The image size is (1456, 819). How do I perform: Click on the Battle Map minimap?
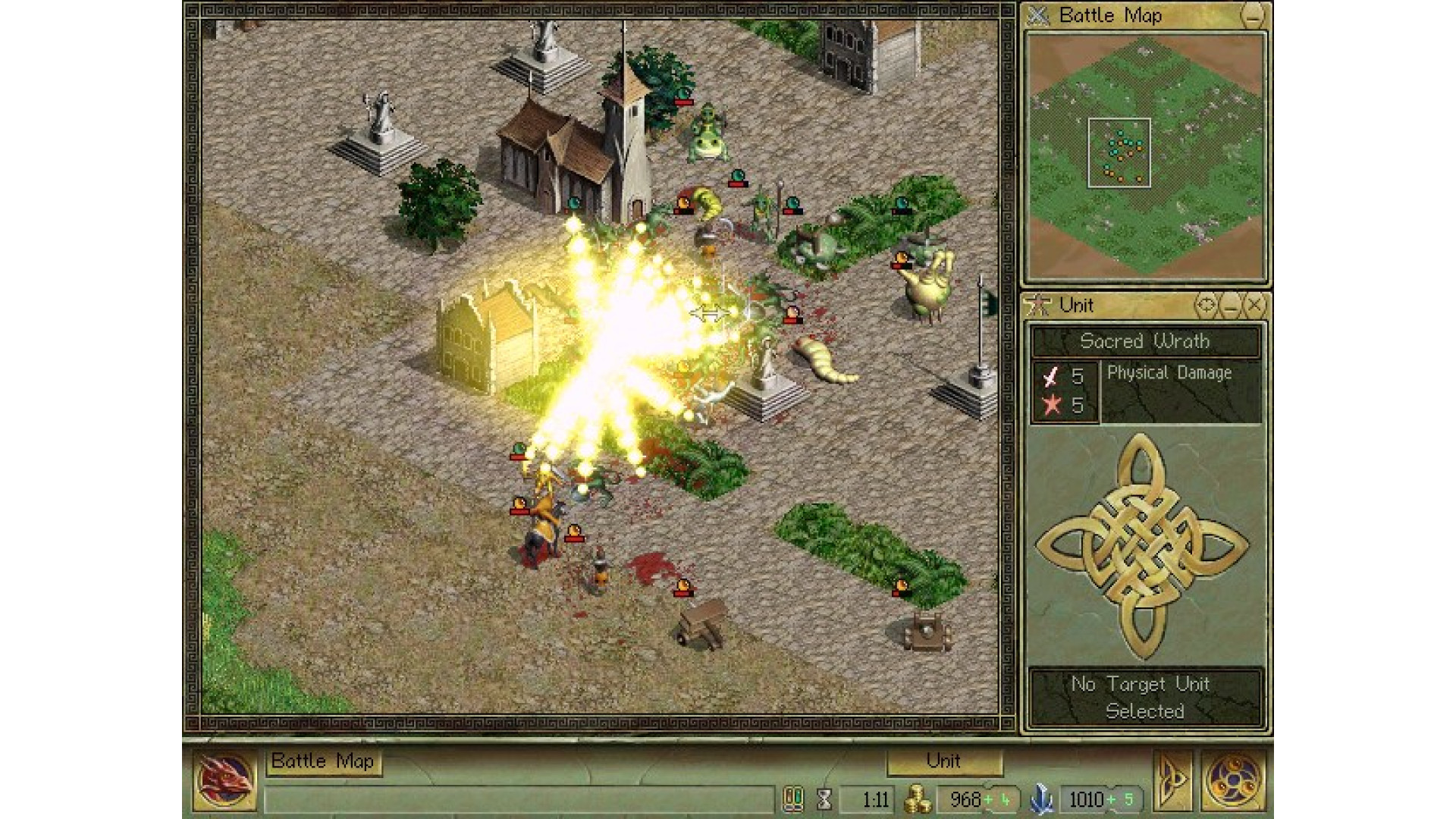click(x=1145, y=155)
